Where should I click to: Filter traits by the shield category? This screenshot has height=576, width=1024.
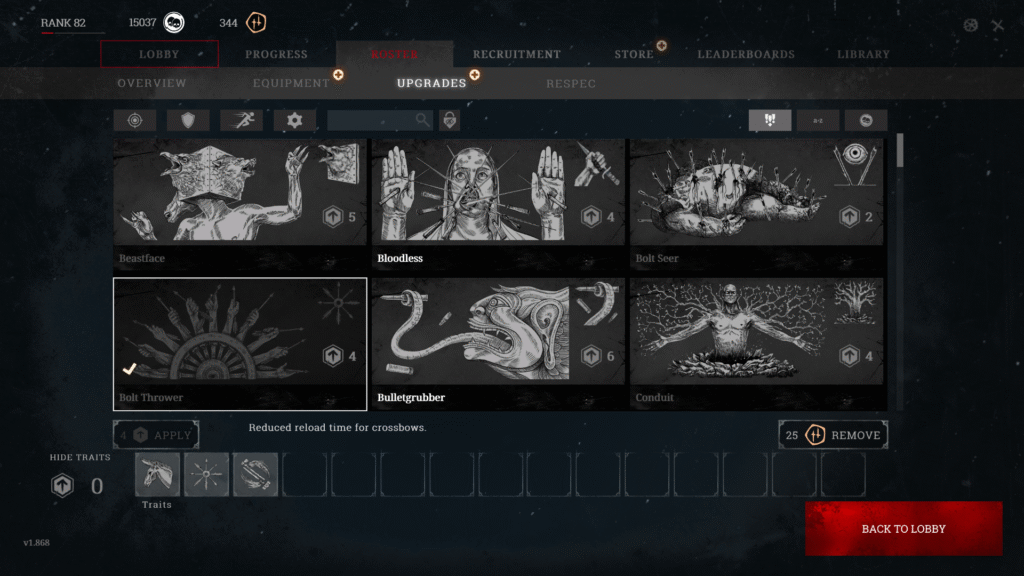point(188,120)
